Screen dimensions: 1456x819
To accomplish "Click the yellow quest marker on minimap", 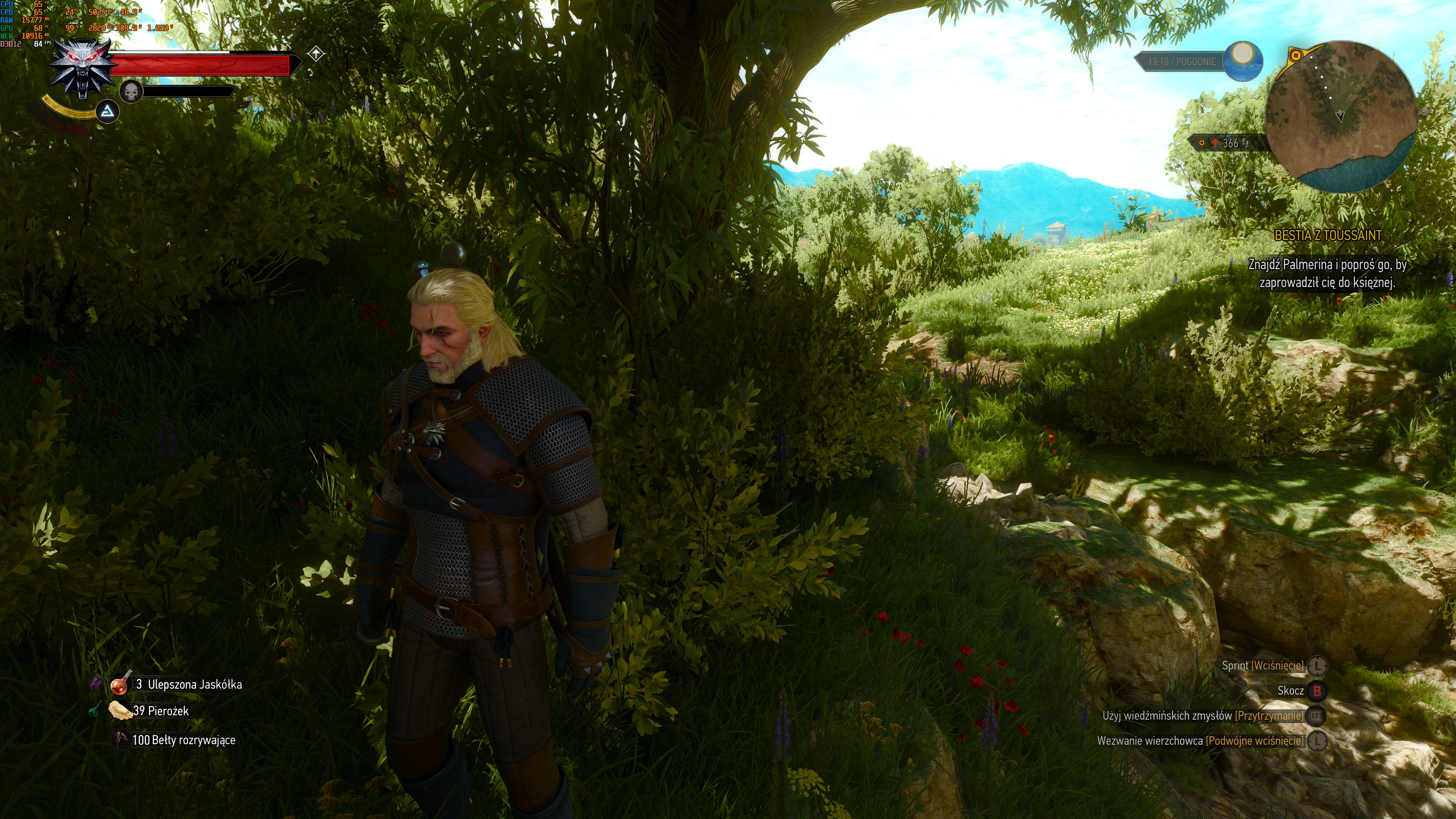I will coord(1296,55).
